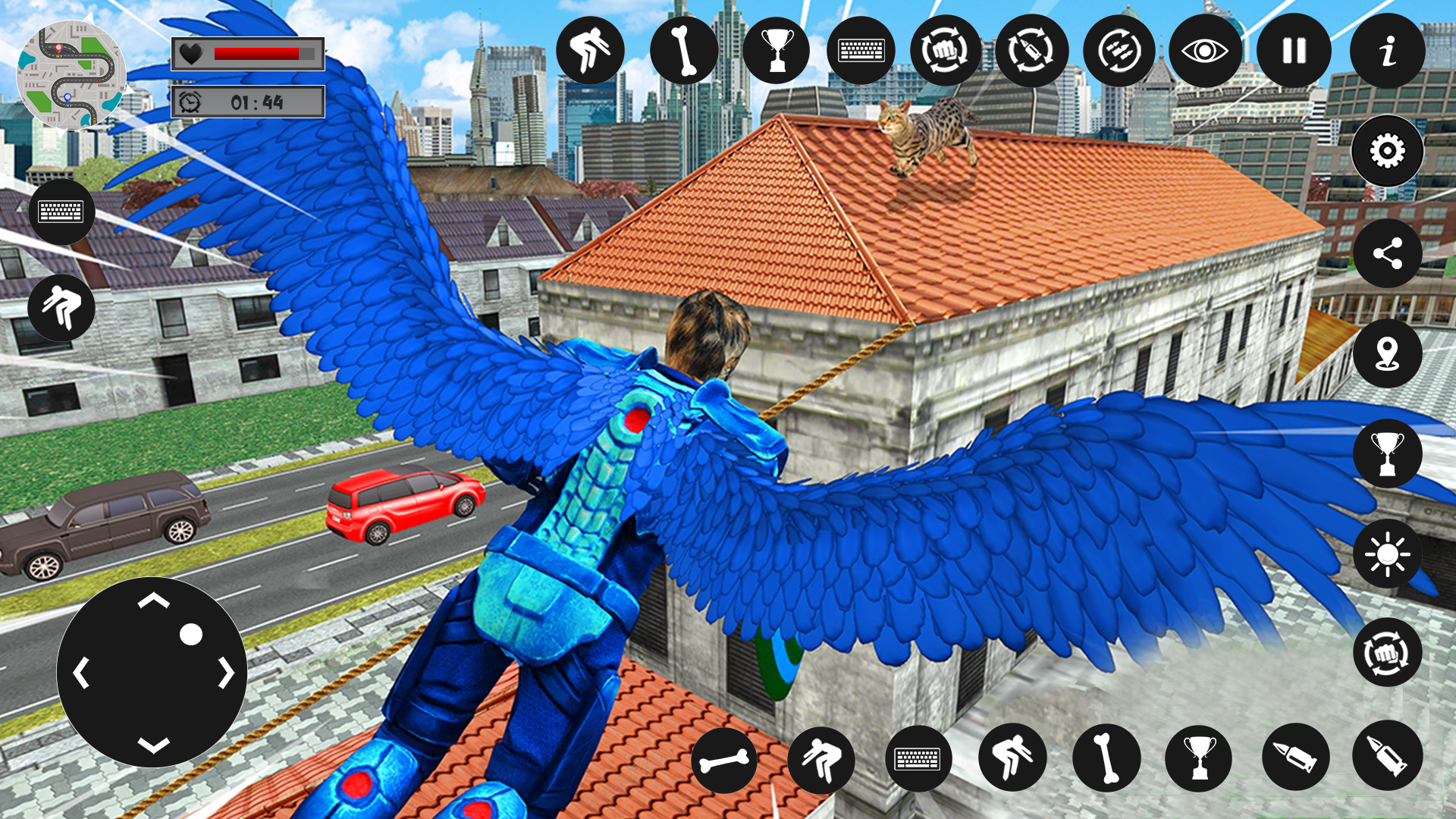Pause the game
Viewport: 1456px width, 819px height.
pyautogui.click(x=1294, y=51)
